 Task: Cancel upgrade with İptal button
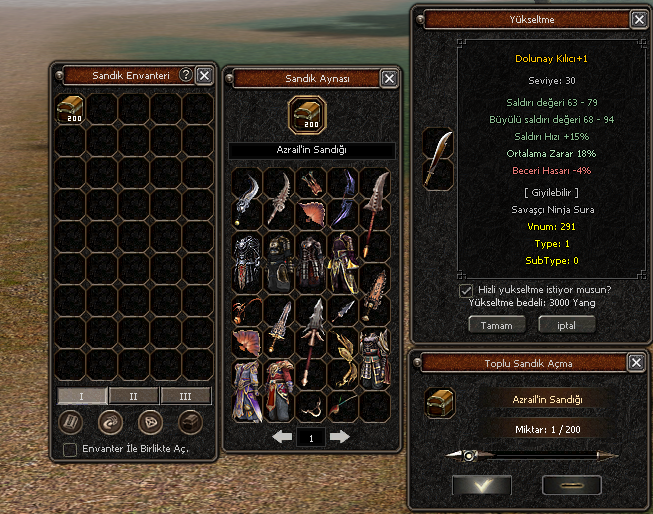click(566, 325)
